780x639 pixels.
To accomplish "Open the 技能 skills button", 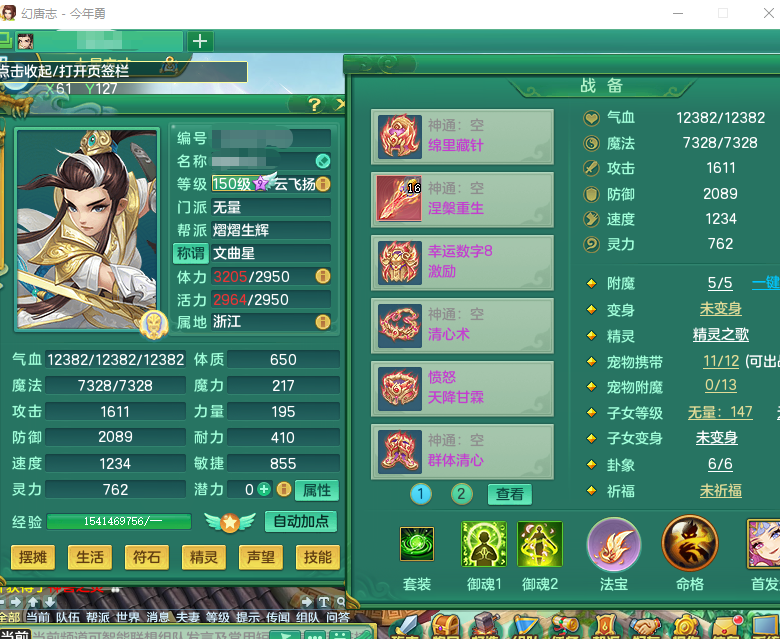I will [x=318, y=558].
